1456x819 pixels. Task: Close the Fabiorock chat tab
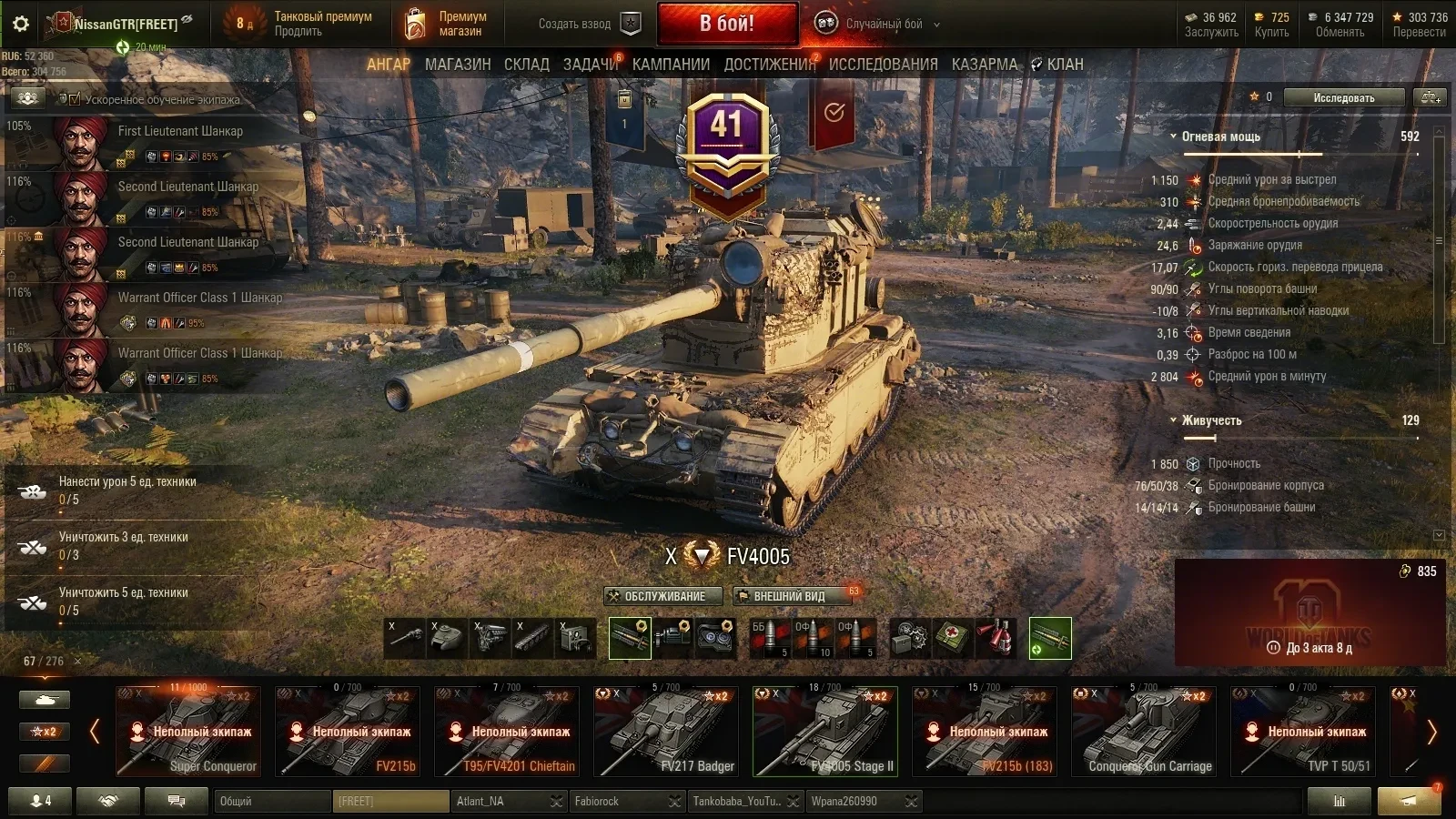(x=674, y=802)
